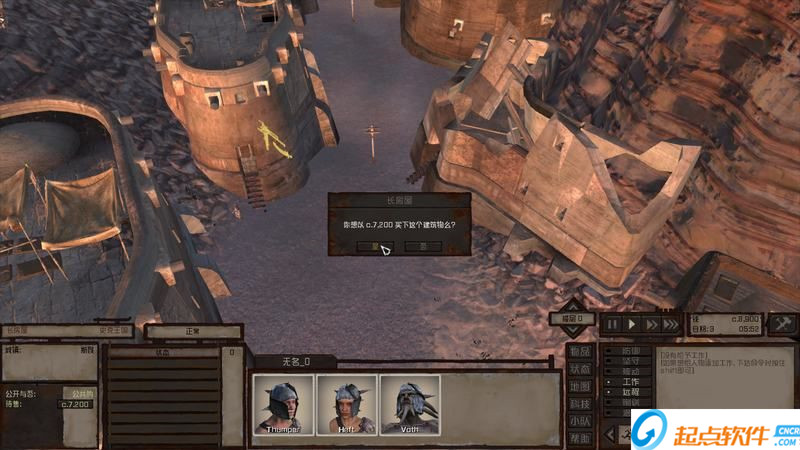800x450 pixels.
Task: Raise the floor level with up arrow
Action: pyautogui.click(x=571, y=305)
